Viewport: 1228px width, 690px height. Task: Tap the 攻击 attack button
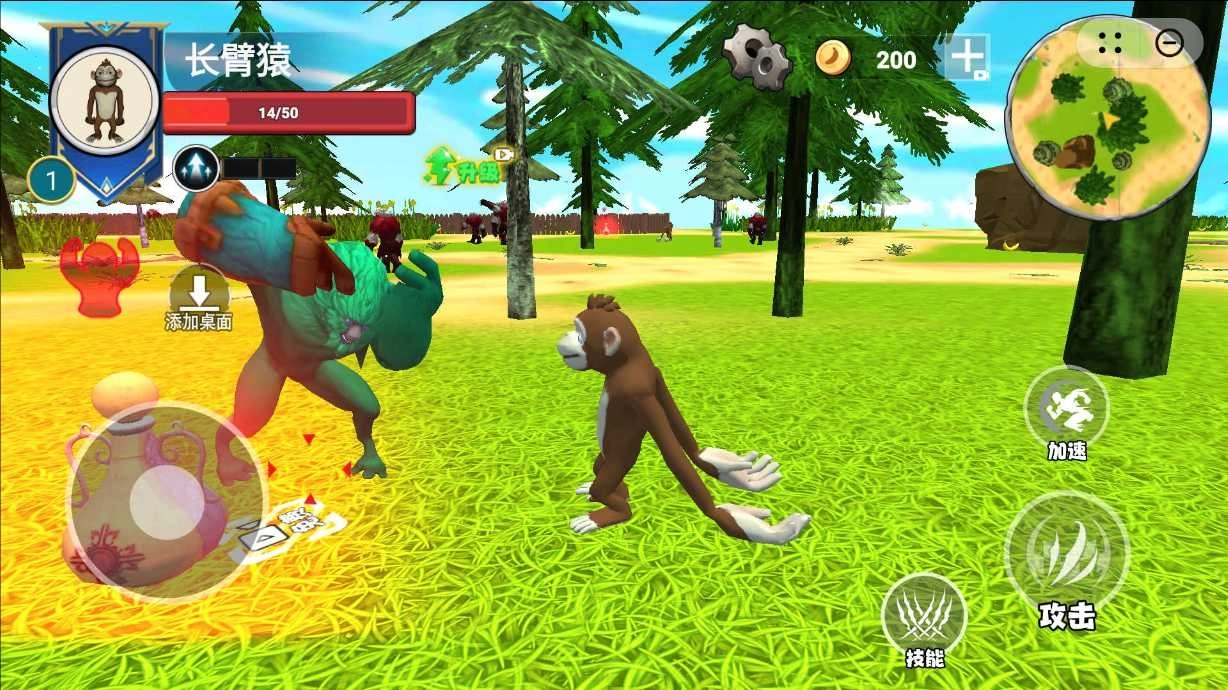coord(1066,553)
